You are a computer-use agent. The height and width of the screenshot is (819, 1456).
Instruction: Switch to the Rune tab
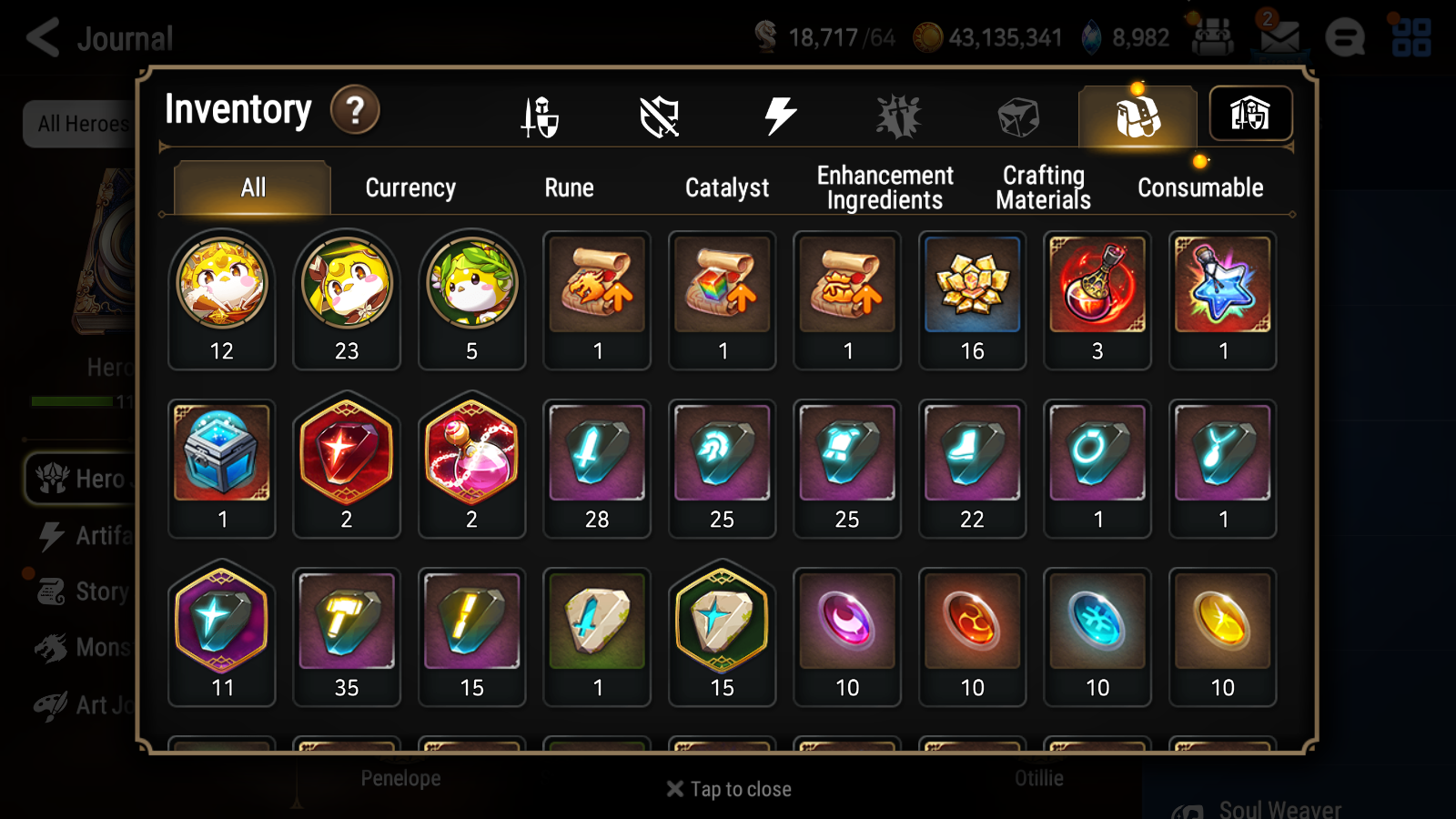click(x=569, y=188)
